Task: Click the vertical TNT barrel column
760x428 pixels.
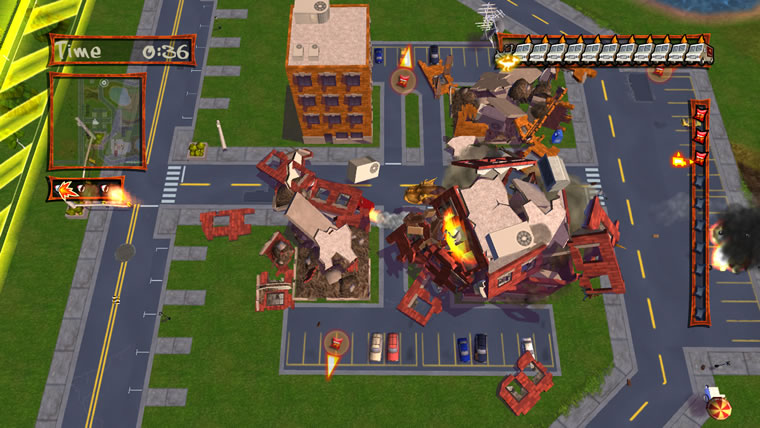Action: 699,212
